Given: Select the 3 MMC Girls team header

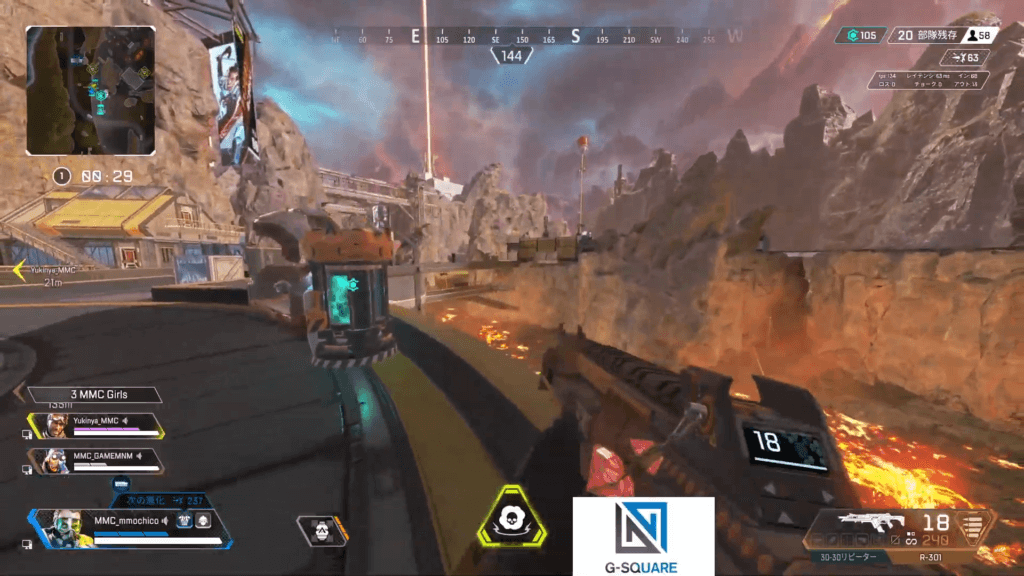Looking at the screenshot, I should pyautogui.click(x=93, y=395).
